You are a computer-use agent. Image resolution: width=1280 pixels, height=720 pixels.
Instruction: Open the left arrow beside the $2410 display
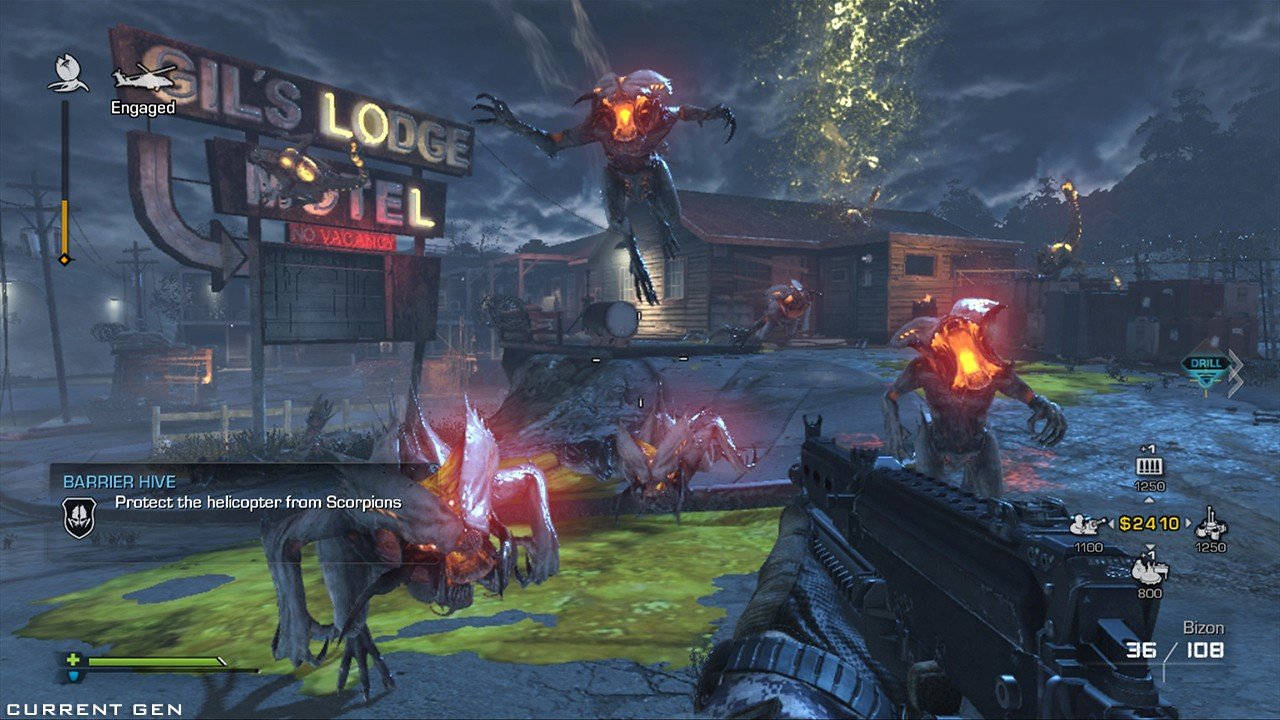1112,522
